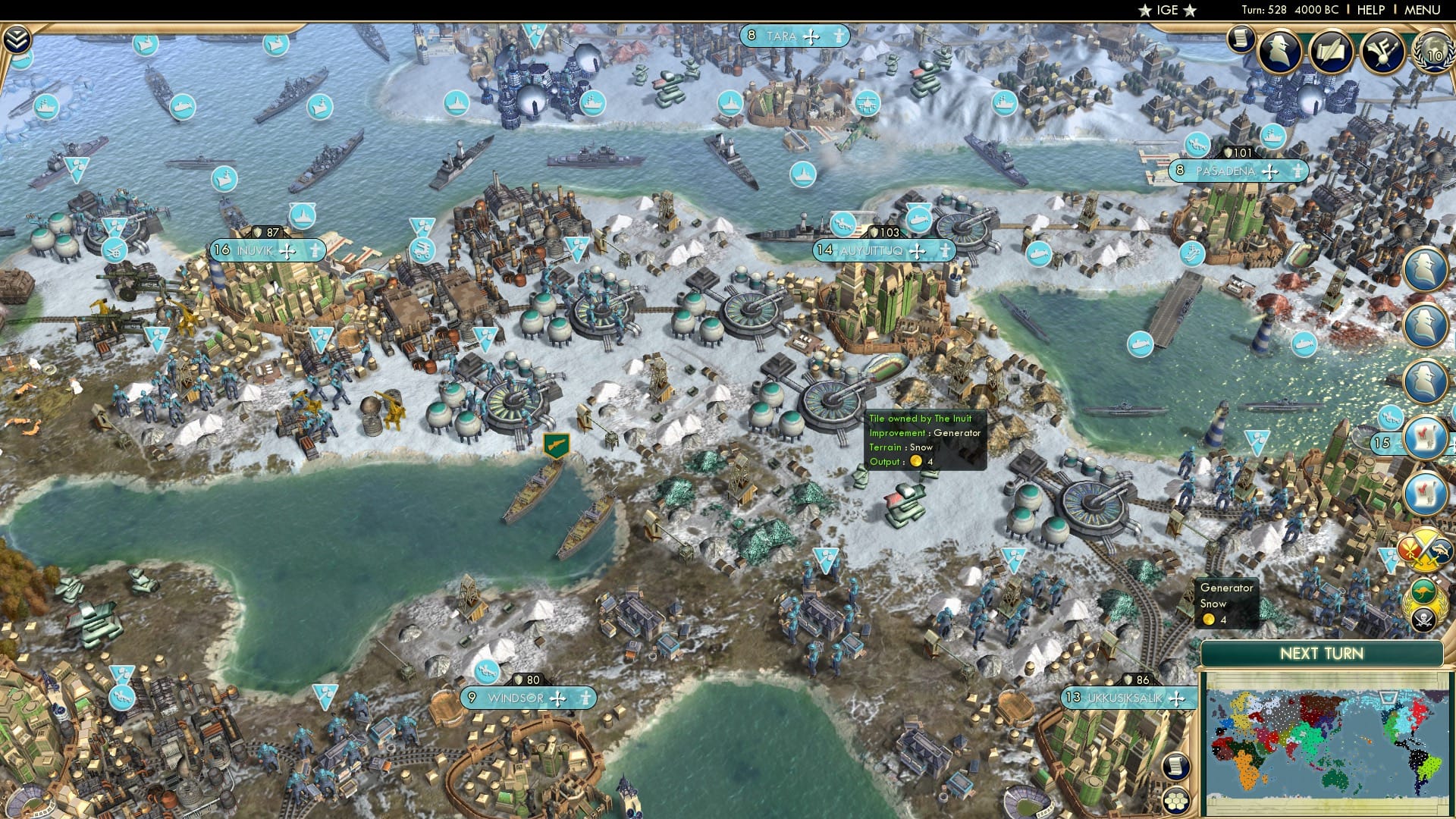
Task: Open the MENU item in the top bar
Action: point(1423,10)
